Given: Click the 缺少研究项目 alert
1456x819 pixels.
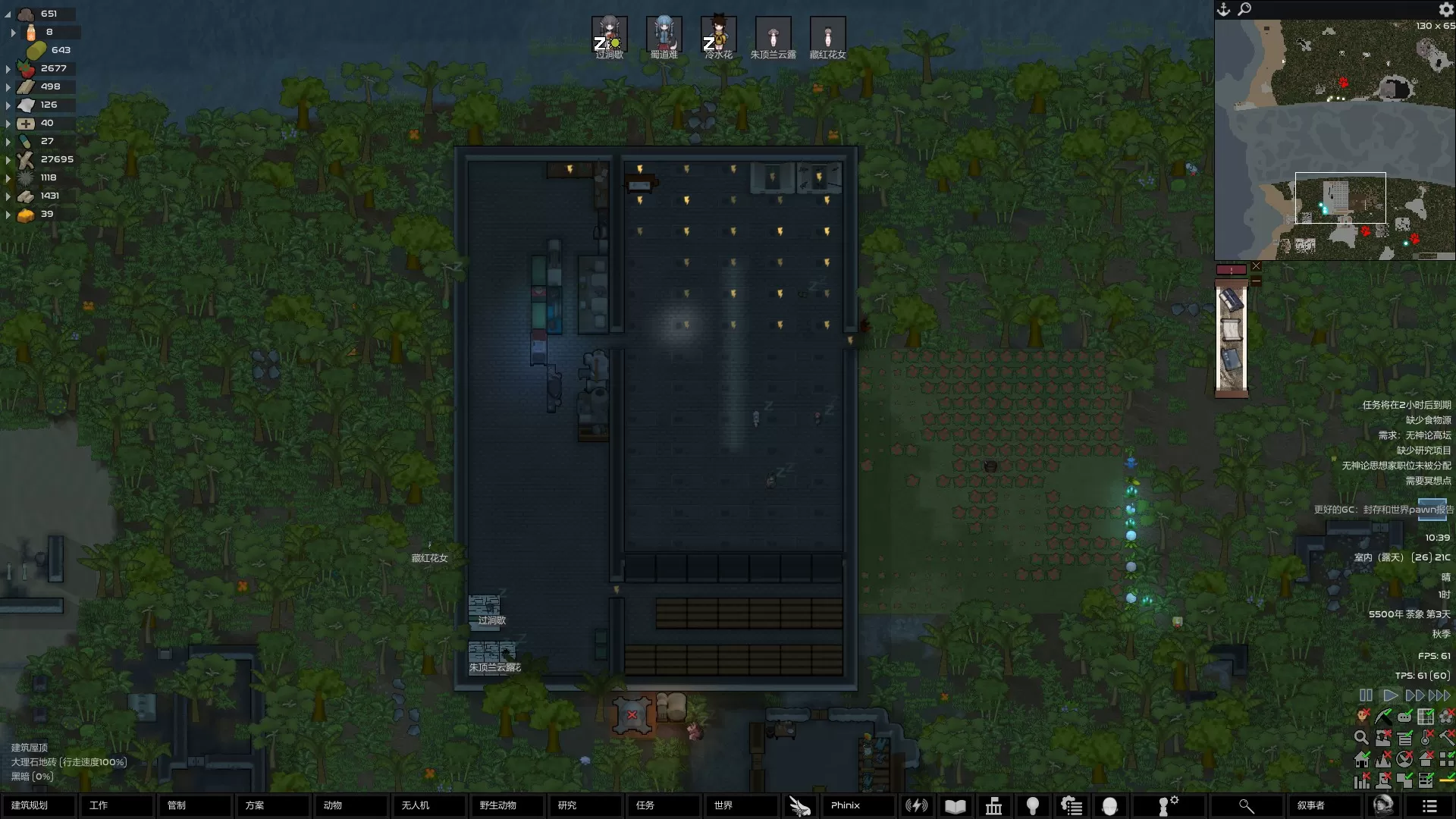Looking at the screenshot, I should point(1423,450).
